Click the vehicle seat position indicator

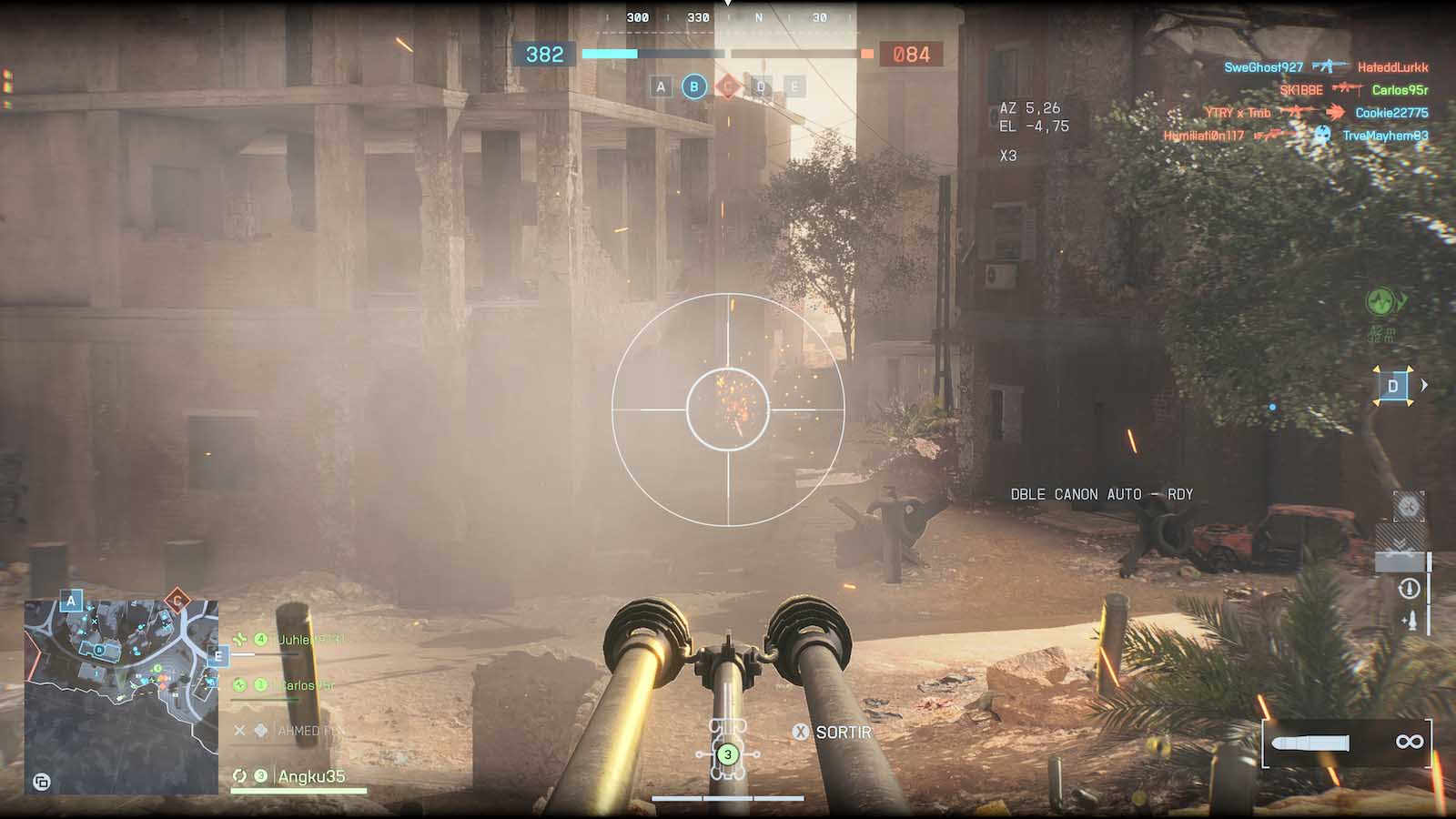point(727,753)
